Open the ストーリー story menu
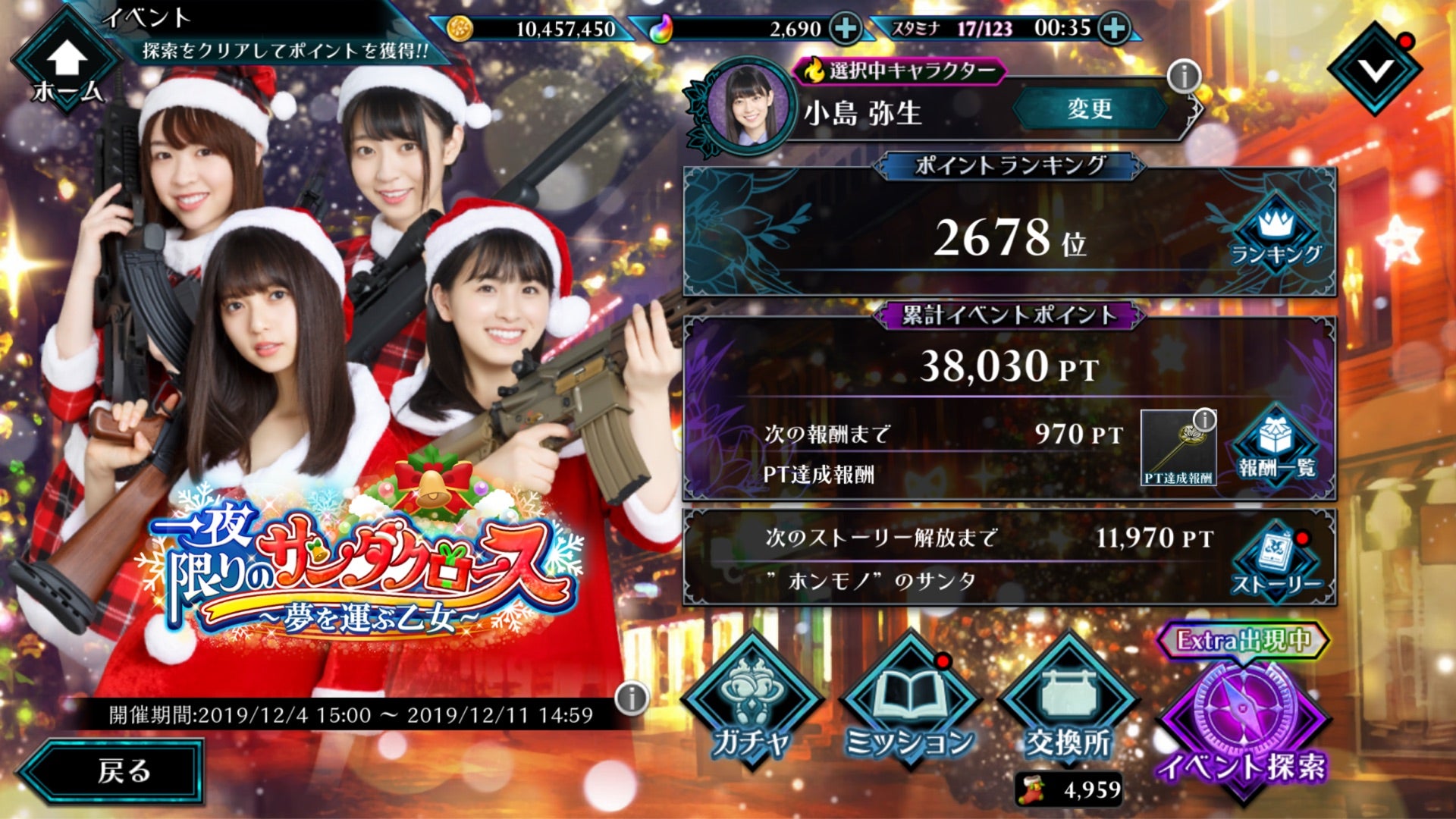 pos(1276,563)
